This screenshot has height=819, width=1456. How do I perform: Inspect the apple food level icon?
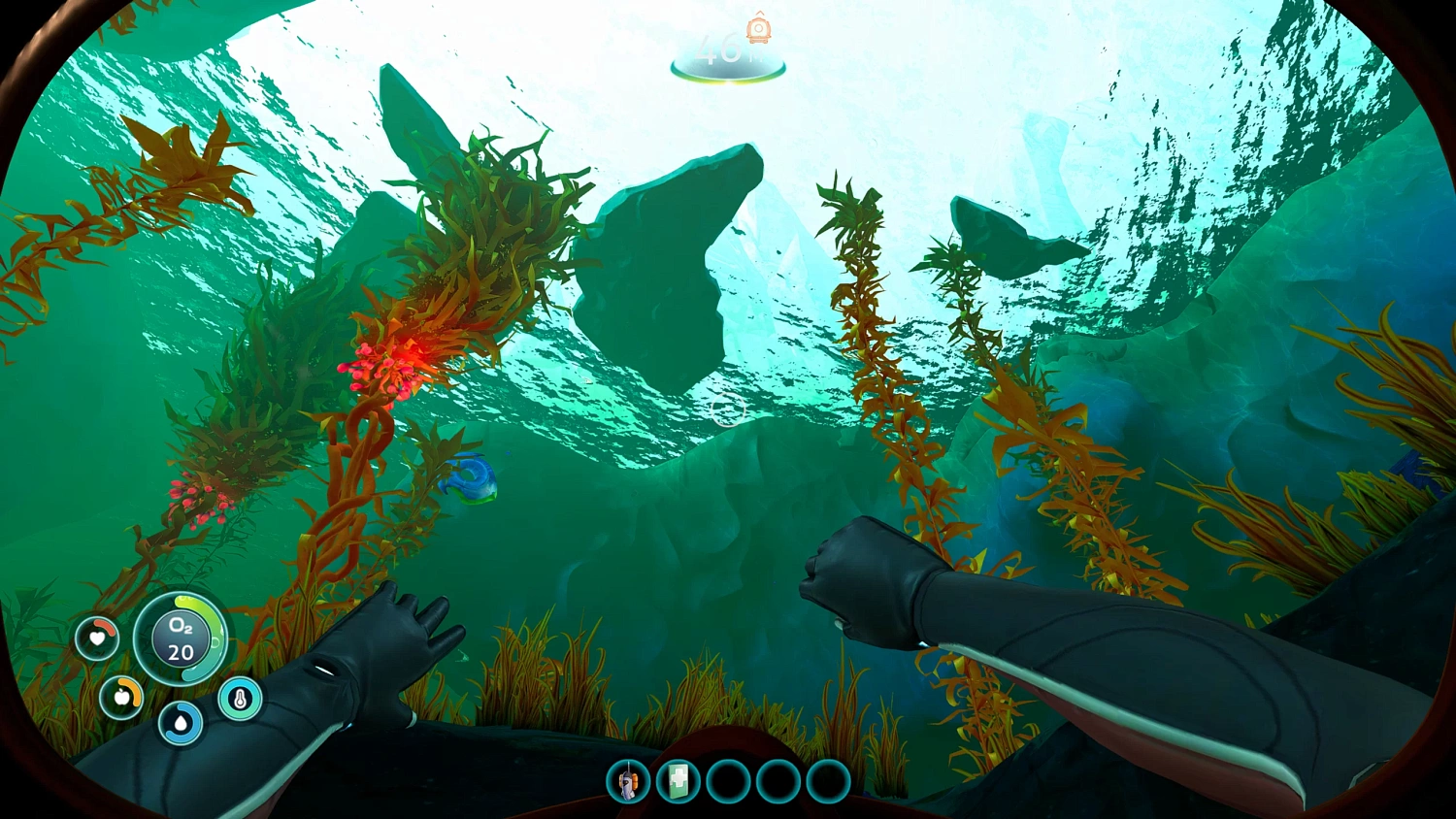122,697
